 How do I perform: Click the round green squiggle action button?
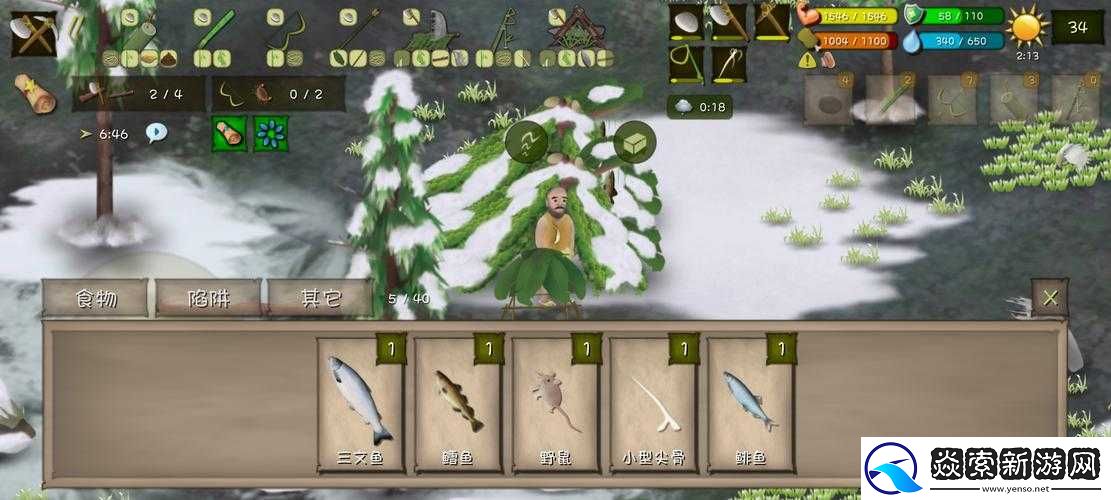(x=526, y=142)
